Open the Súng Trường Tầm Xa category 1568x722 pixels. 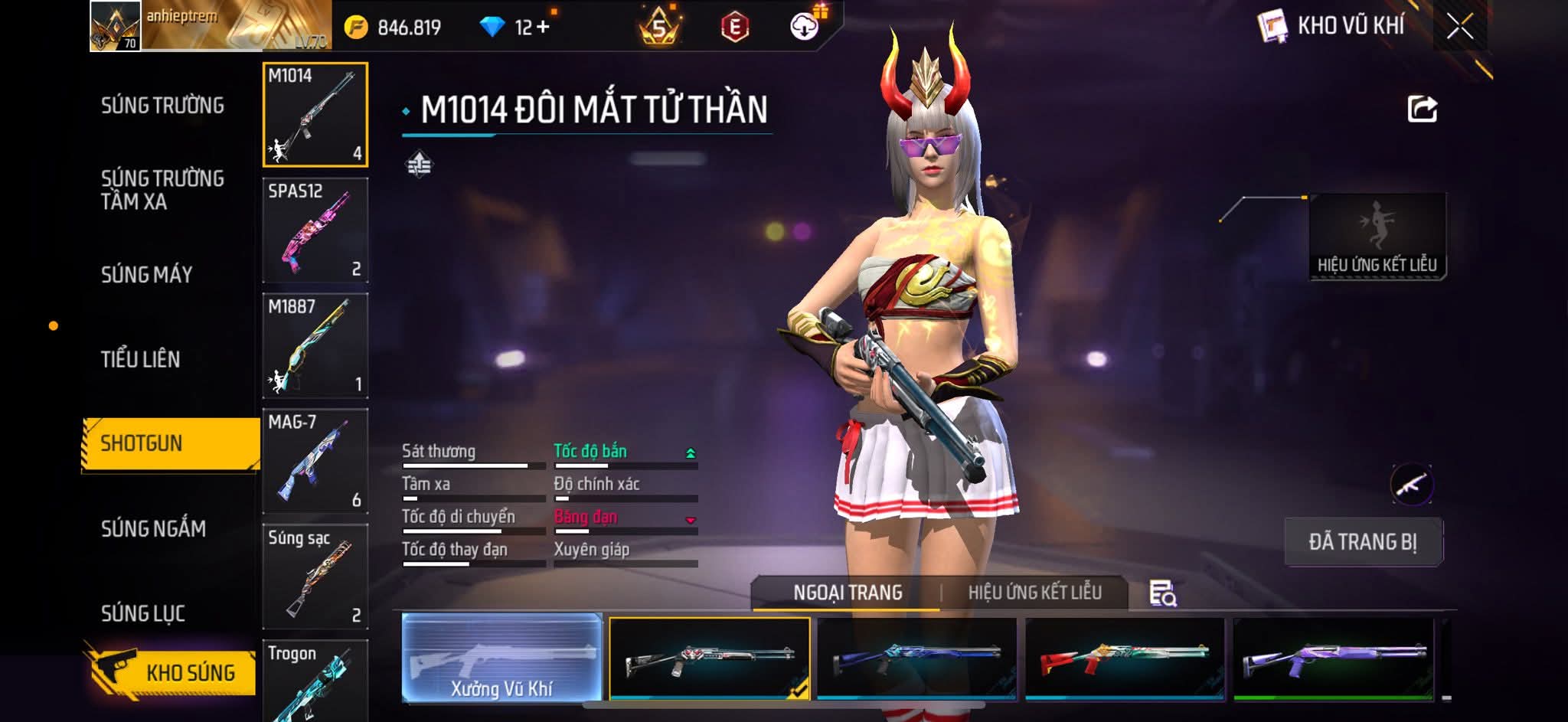tap(162, 190)
